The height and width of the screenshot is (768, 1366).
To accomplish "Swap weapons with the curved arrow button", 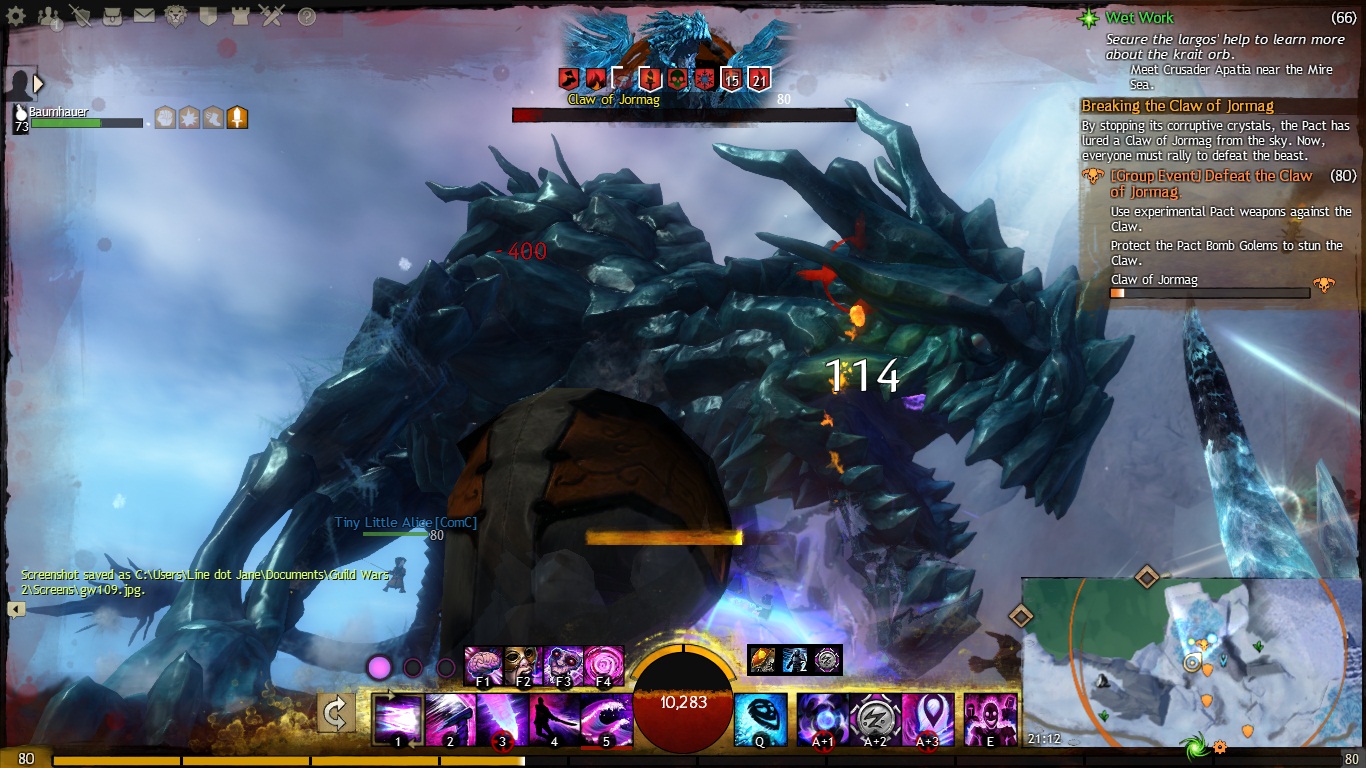I will pyautogui.click(x=336, y=714).
